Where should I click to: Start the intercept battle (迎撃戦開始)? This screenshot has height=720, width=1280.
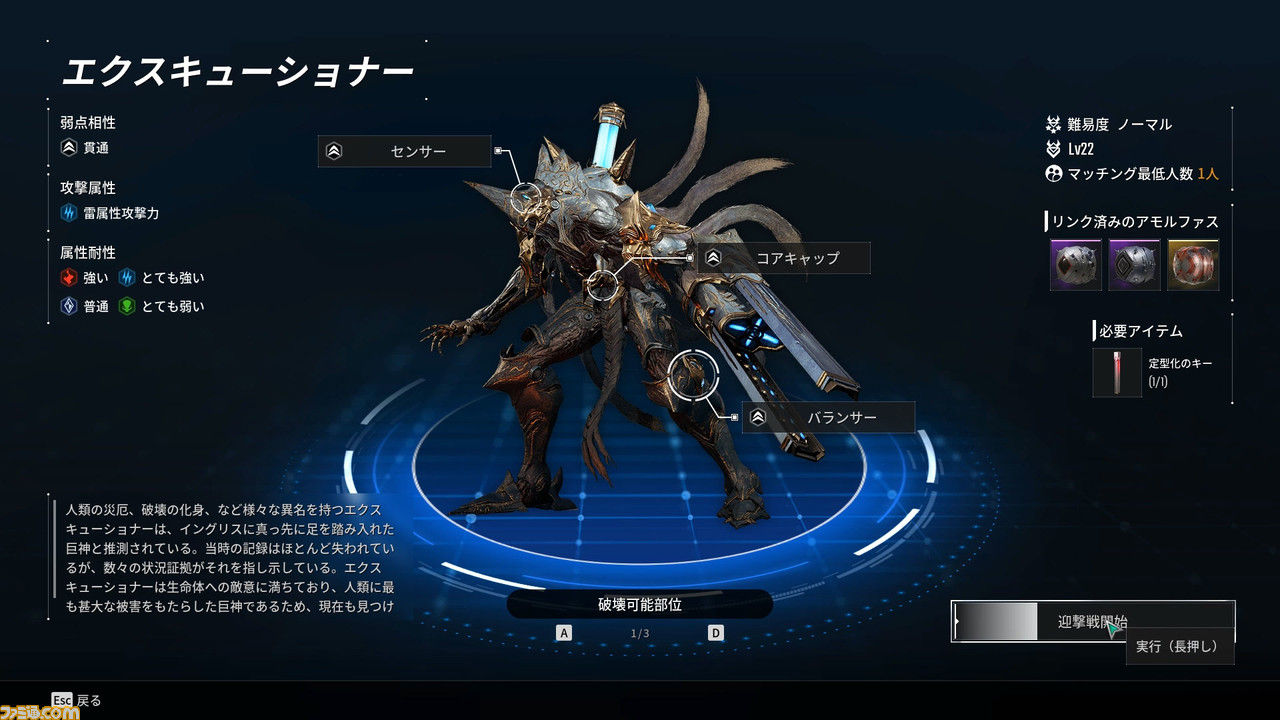point(1092,621)
